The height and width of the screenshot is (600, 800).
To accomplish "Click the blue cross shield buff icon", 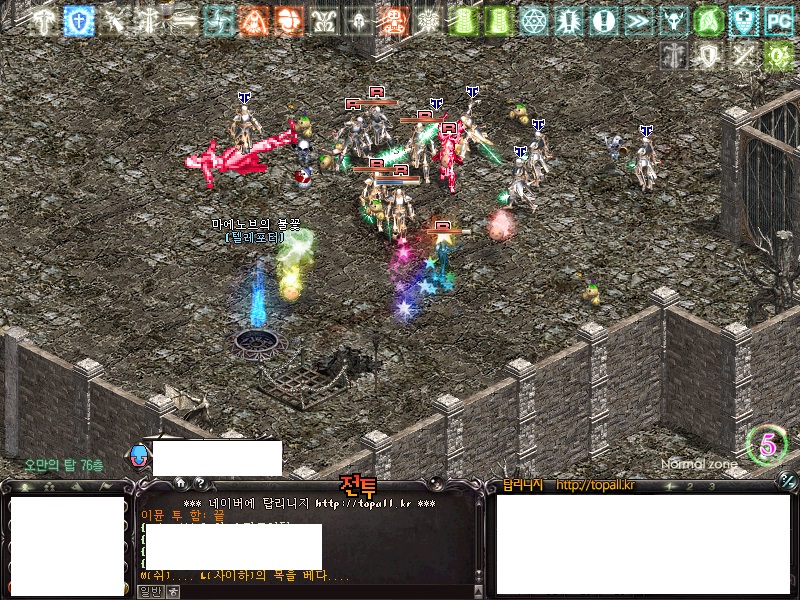I will pyautogui.click(x=78, y=20).
